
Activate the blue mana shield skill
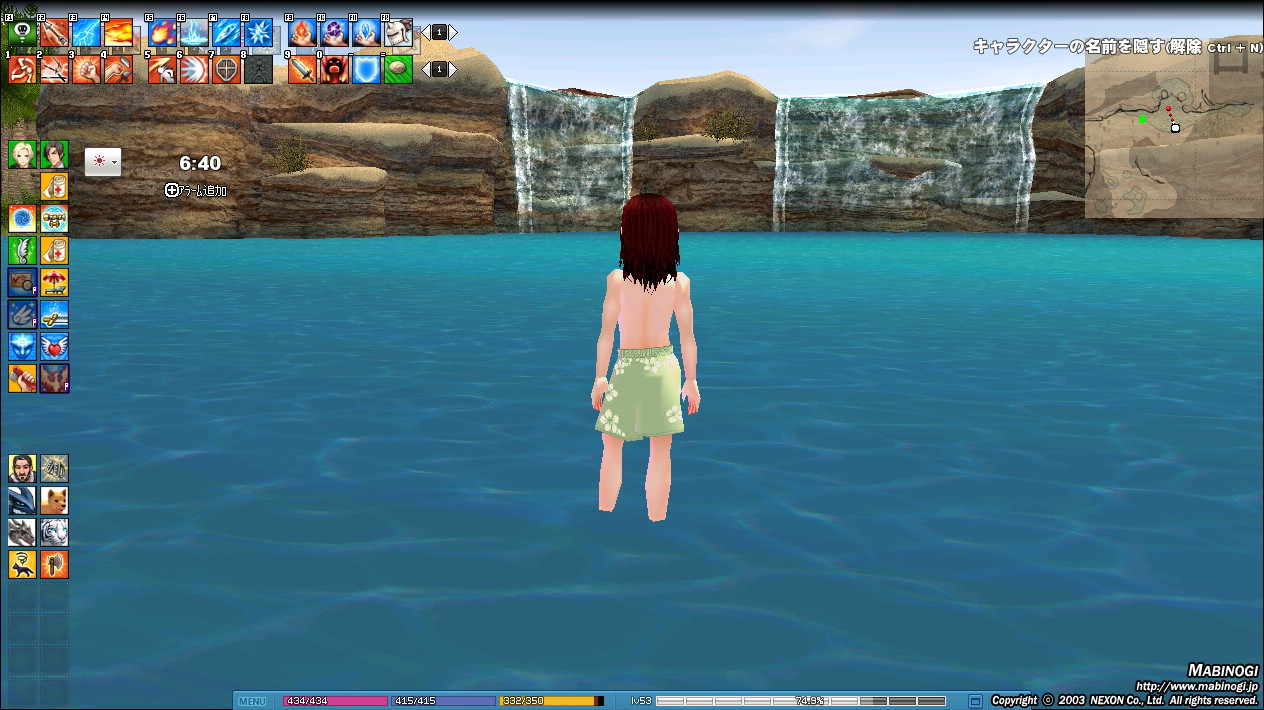[366, 69]
